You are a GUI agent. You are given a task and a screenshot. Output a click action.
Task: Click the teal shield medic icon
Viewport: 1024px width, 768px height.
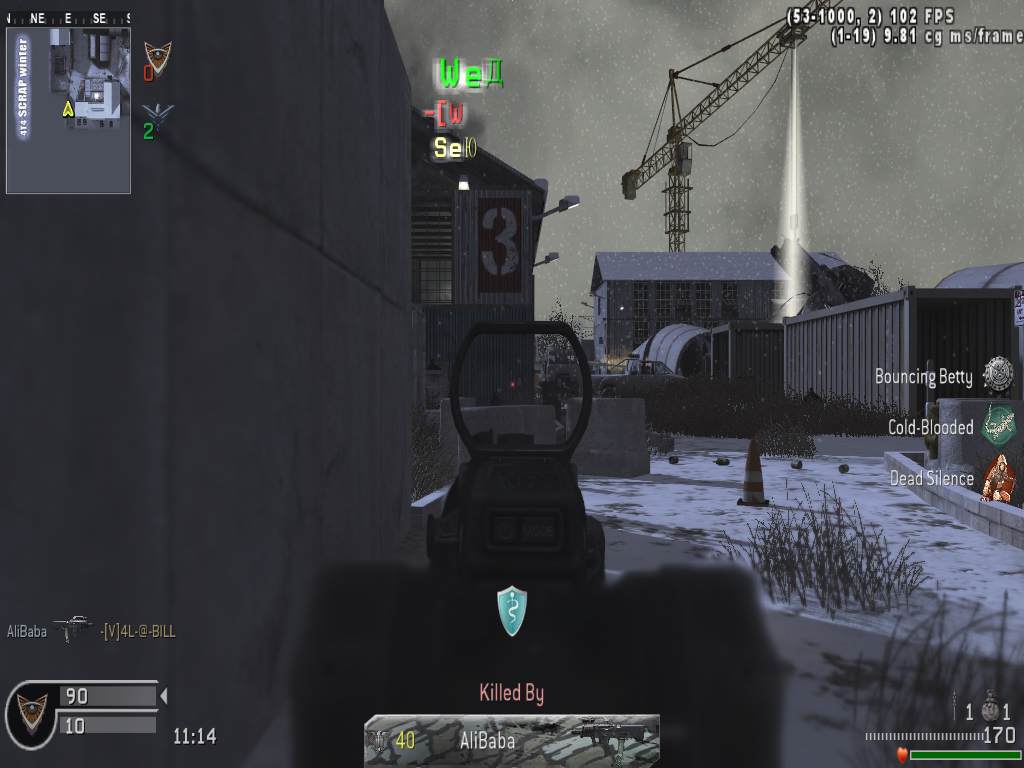tap(512, 611)
